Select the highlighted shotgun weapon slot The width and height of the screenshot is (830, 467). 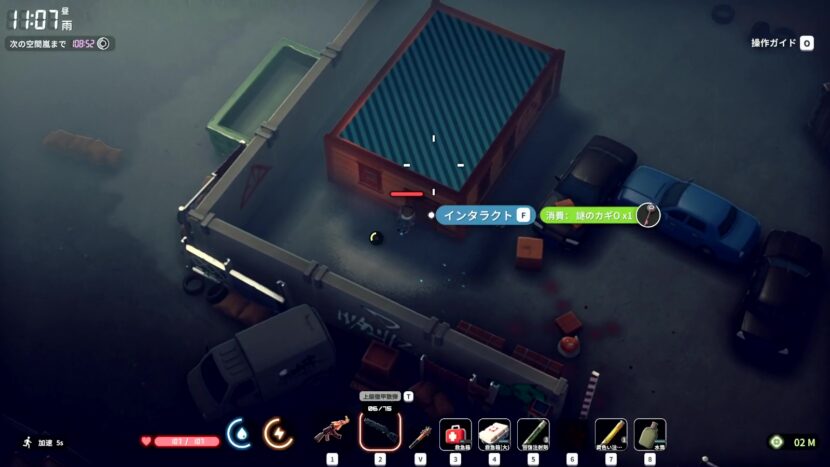click(380, 432)
